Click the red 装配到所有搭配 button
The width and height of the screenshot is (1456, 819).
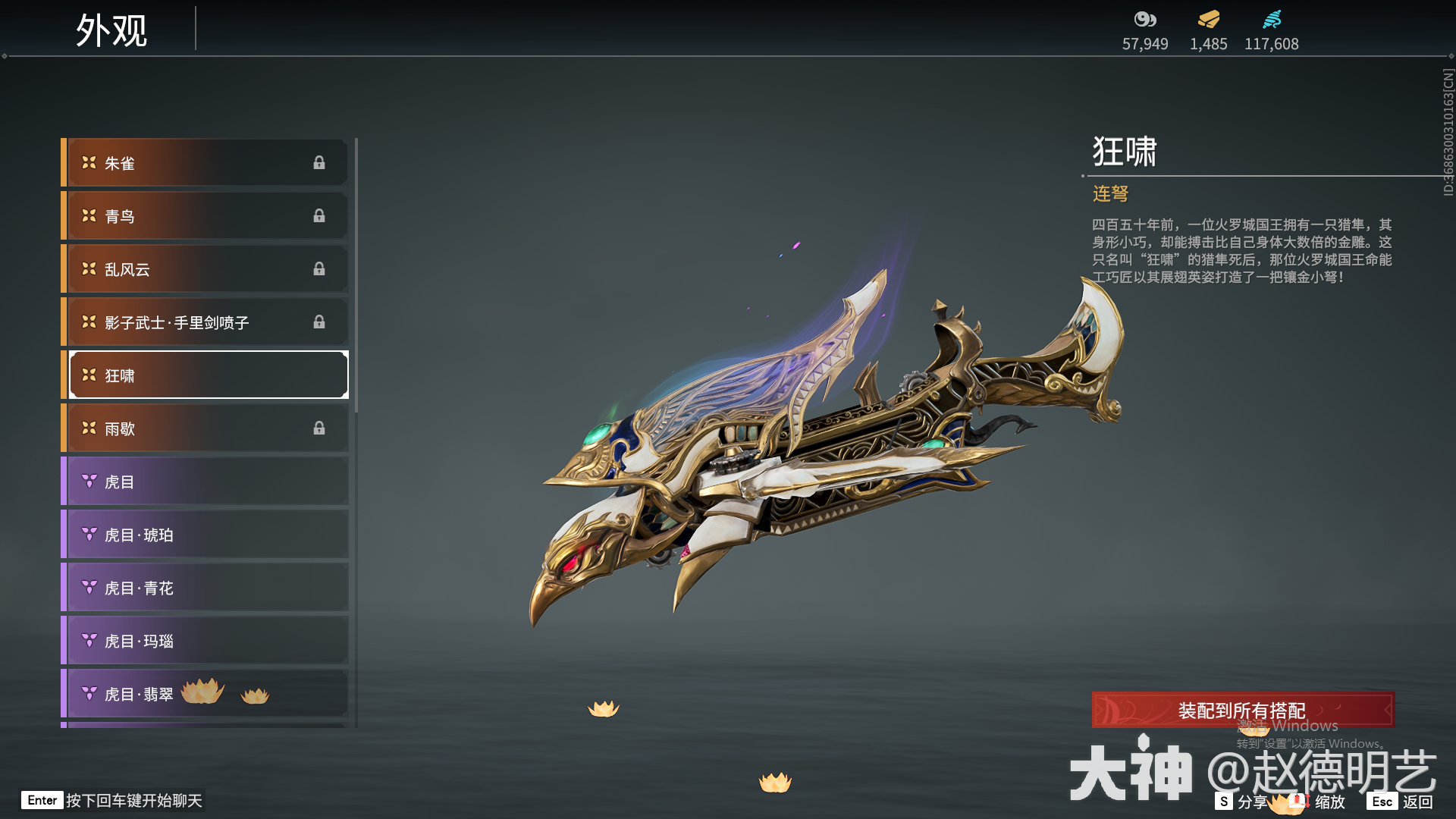pos(1242,711)
